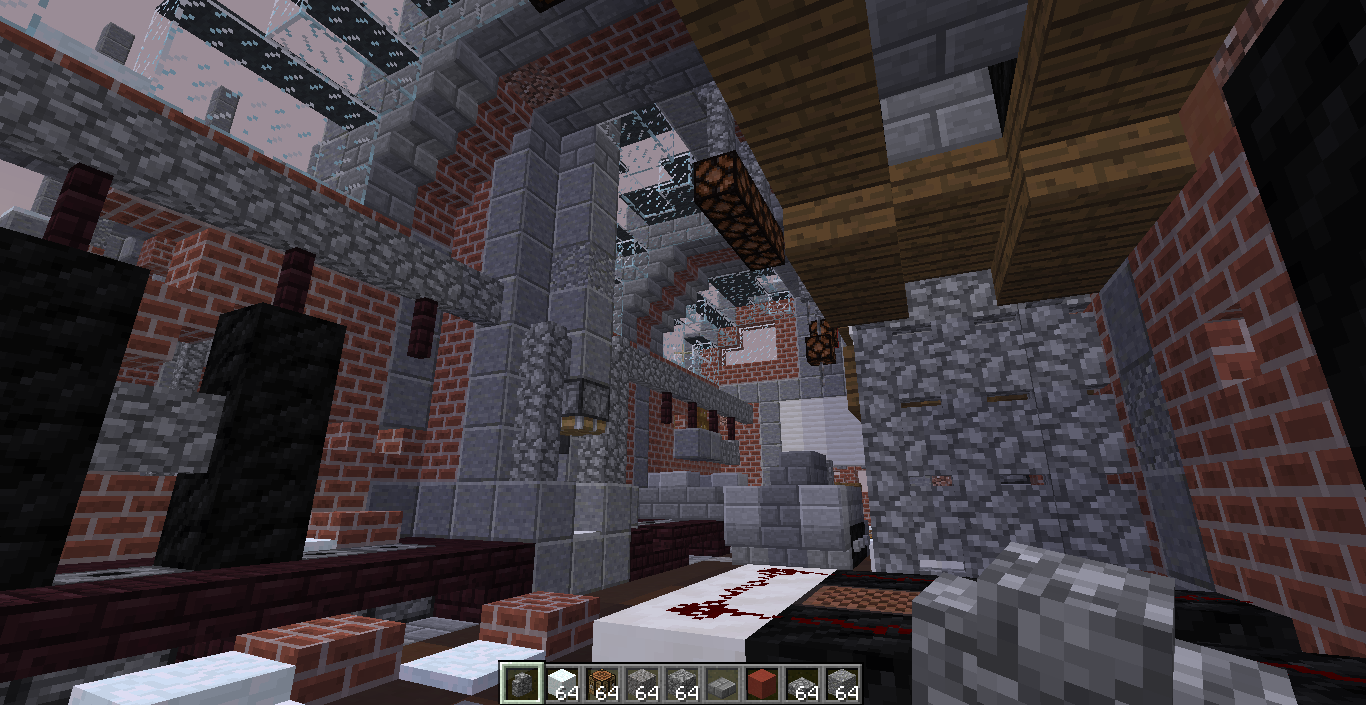Select the white block stack in hotbar
The image size is (1366, 705).
pos(562,684)
